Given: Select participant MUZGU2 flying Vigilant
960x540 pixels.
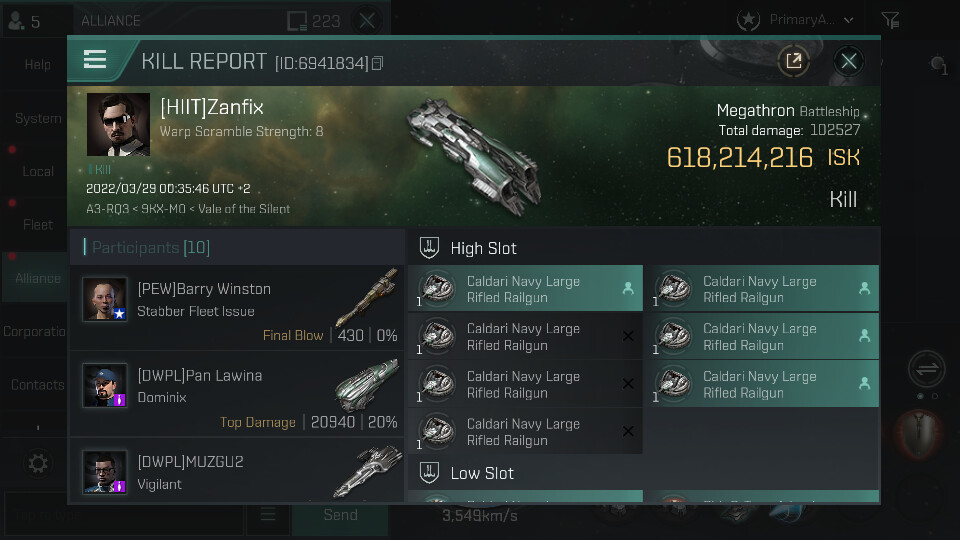Looking at the screenshot, I should (237, 471).
